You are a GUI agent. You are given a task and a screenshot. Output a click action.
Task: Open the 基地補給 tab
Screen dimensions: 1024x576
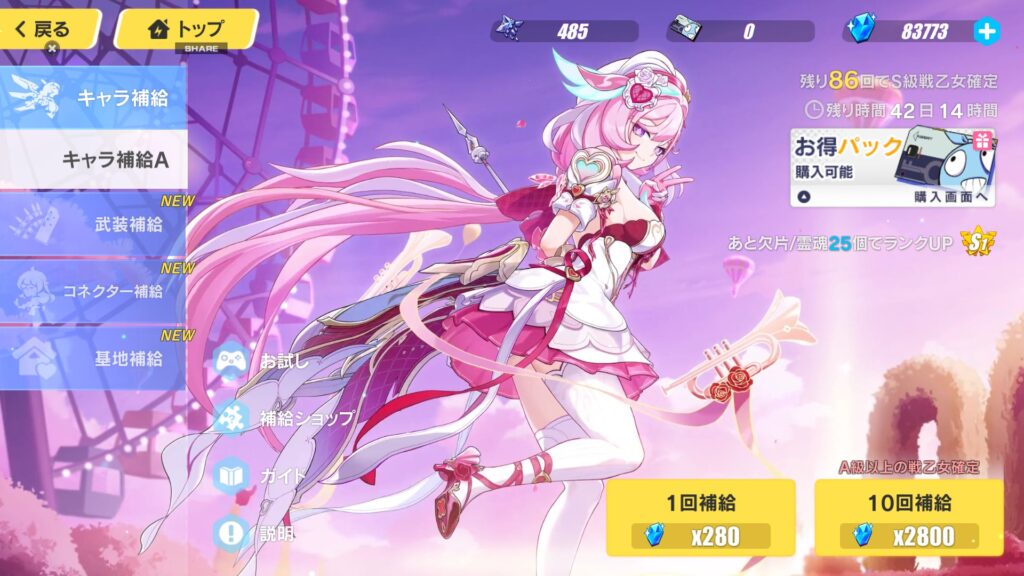click(96, 359)
